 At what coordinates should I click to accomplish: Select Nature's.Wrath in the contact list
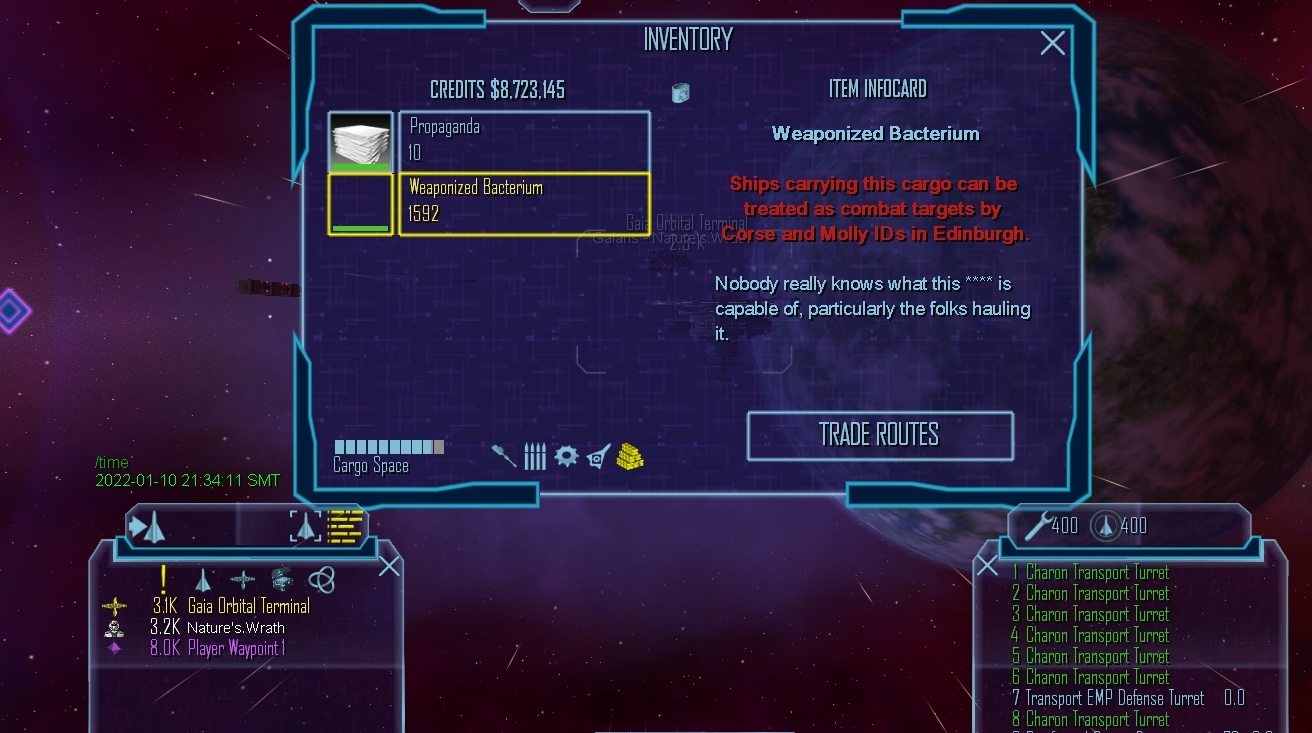coord(235,628)
